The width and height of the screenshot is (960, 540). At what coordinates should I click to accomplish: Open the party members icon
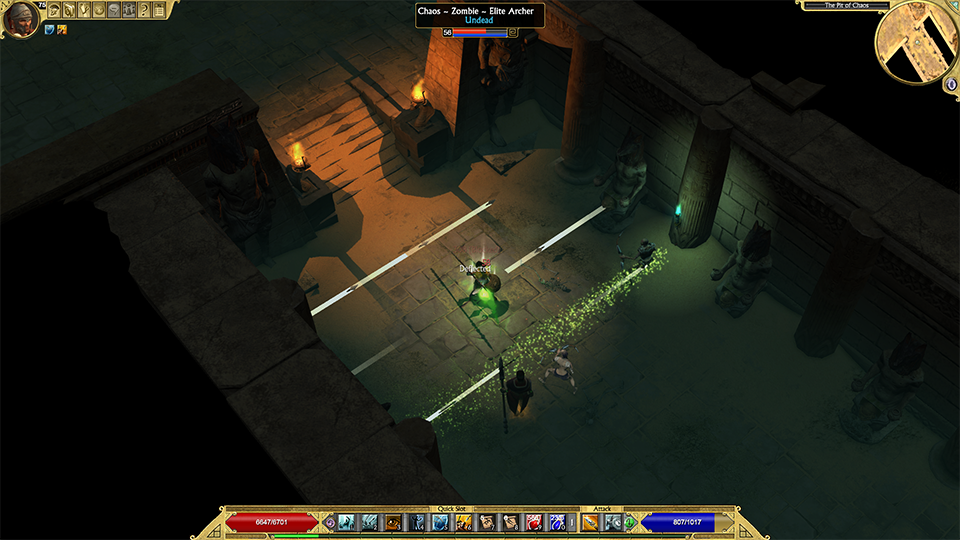point(129,10)
